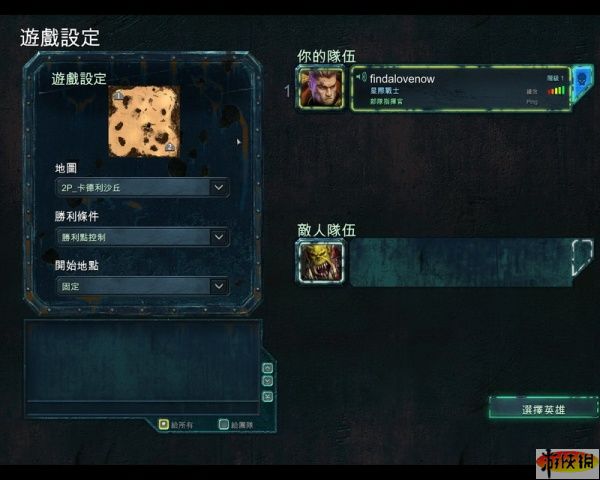
Task: Select the enemy ork portrait
Action: tap(321, 262)
